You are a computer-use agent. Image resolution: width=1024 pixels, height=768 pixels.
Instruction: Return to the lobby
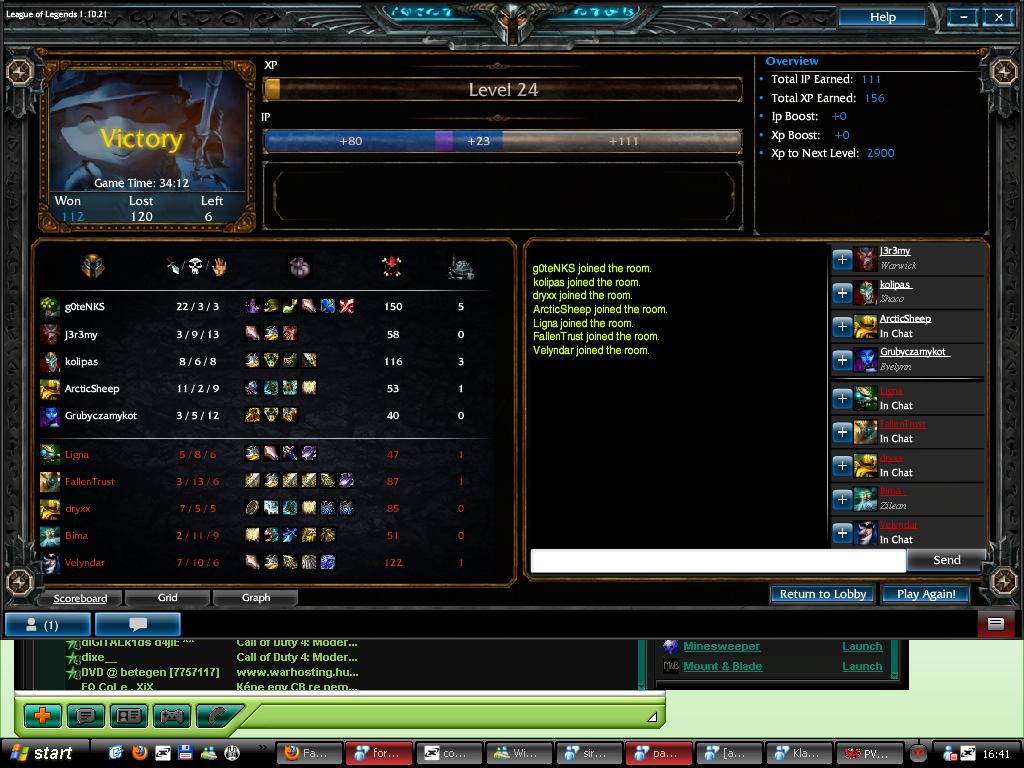click(x=822, y=594)
